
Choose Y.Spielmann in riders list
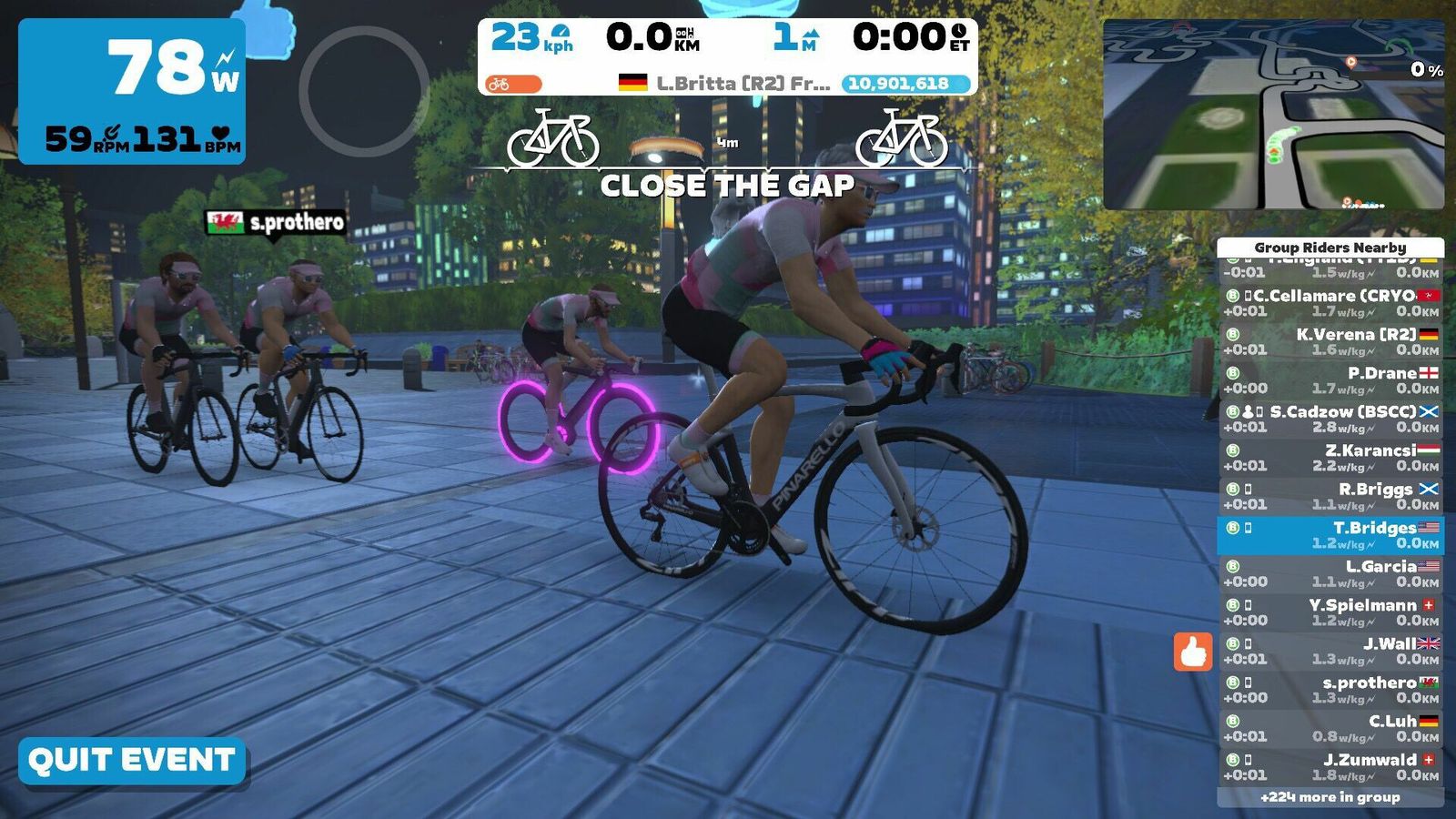click(x=1330, y=612)
